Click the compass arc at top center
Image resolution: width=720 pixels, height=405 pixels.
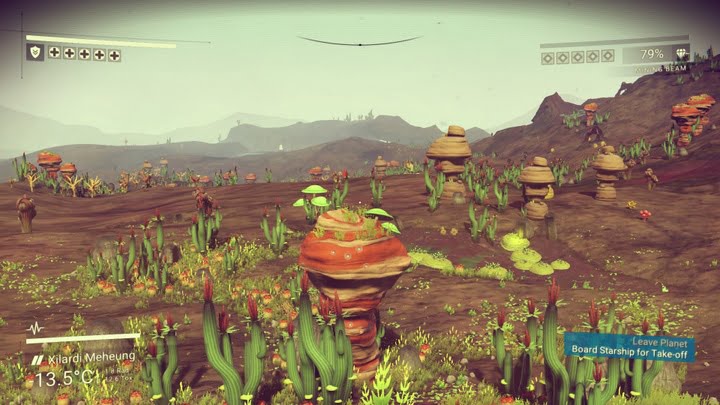(x=359, y=41)
